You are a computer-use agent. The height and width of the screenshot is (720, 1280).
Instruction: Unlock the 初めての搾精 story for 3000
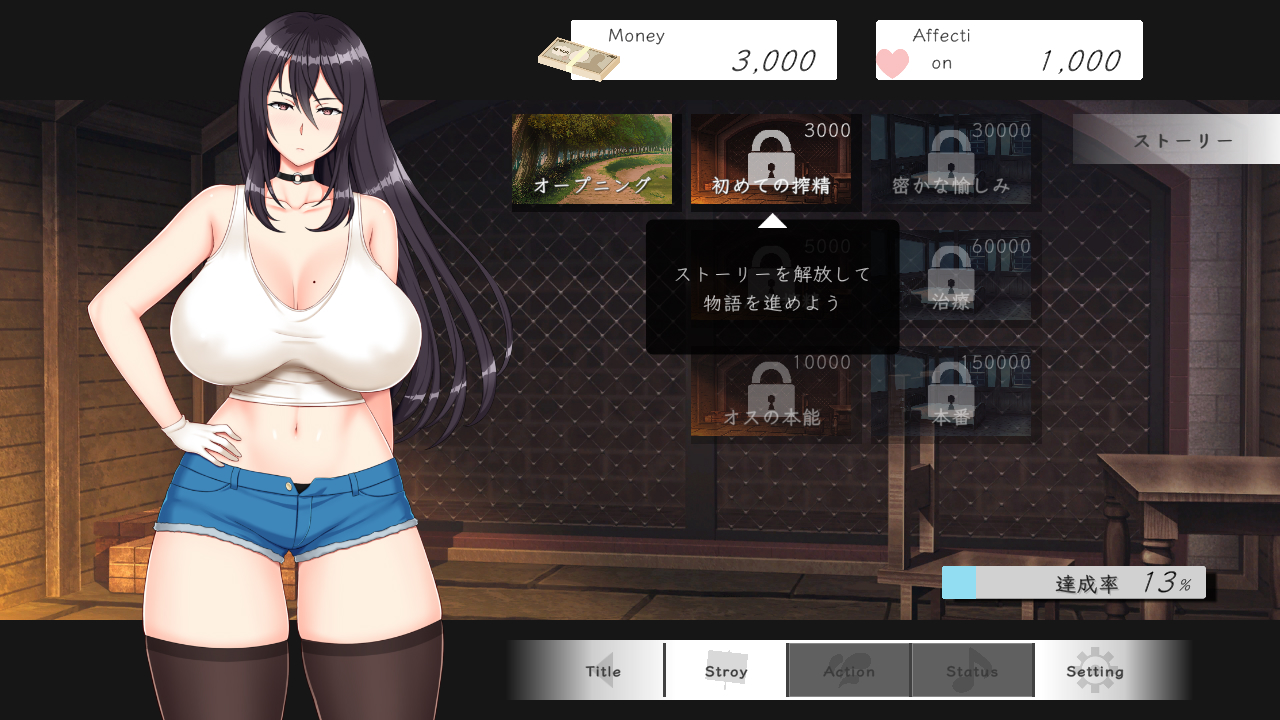[x=771, y=160]
